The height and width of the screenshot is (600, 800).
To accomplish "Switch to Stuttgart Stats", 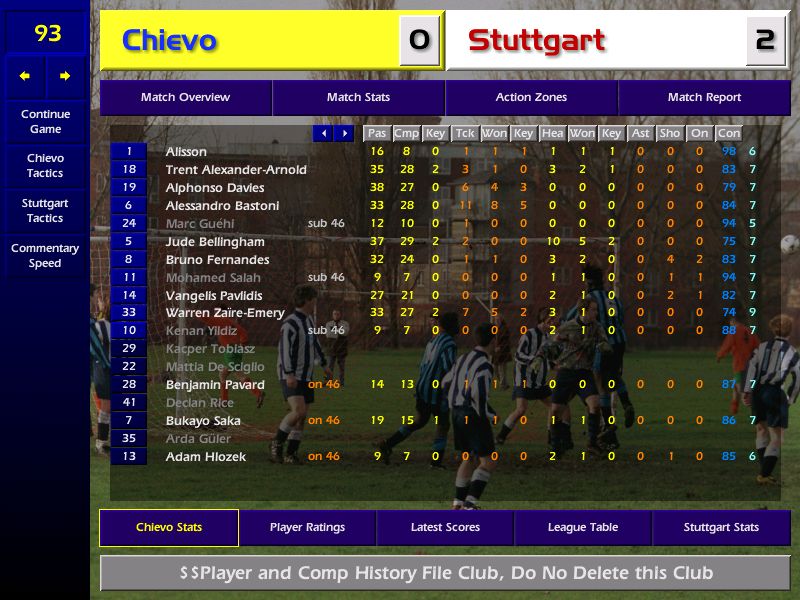I will (x=721, y=528).
